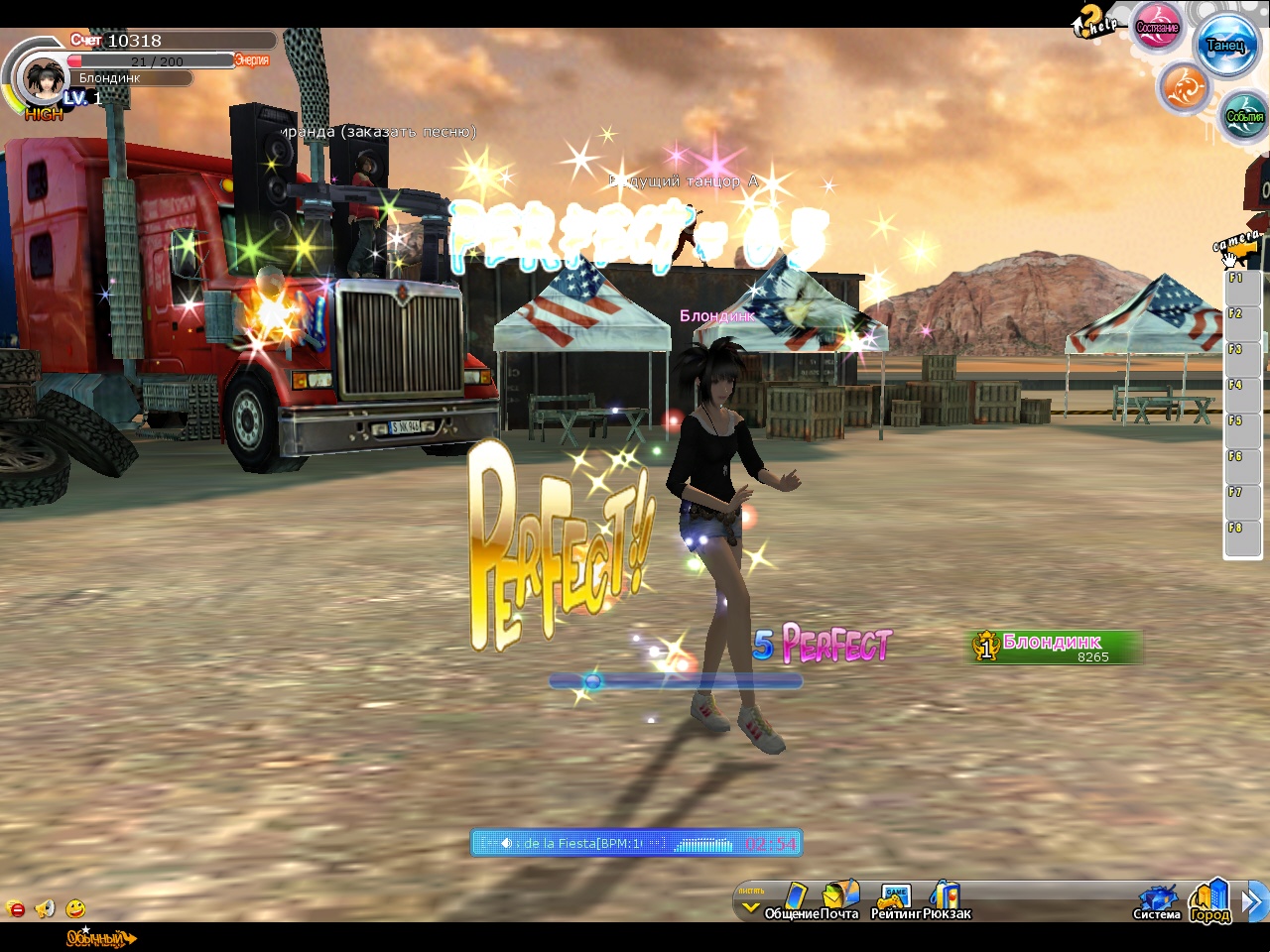Screen dimensions: 1270x952
Task: Select the blue Танец button
Action: click(x=1226, y=45)
